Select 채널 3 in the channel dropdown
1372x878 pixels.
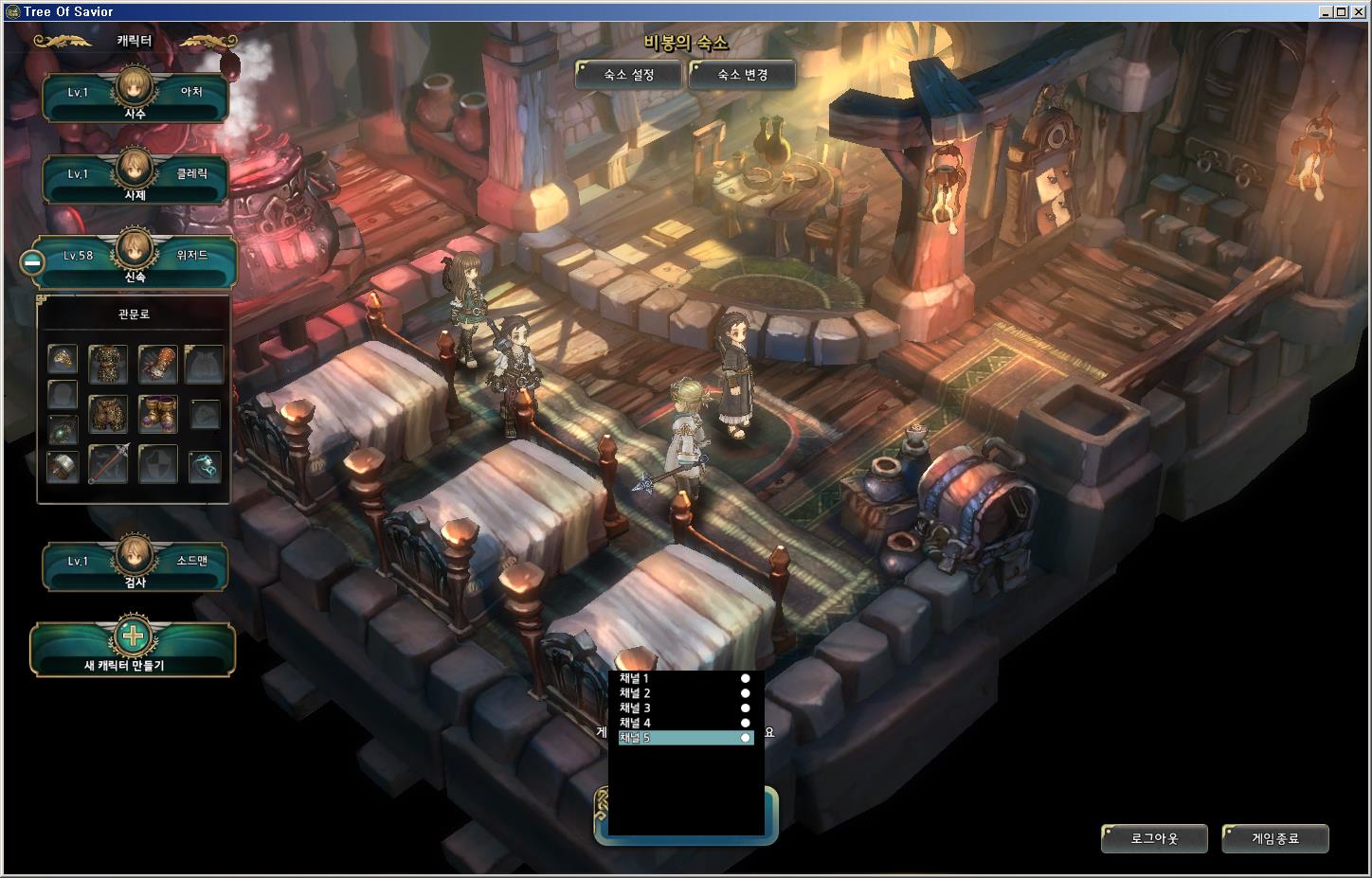point(684,708)
